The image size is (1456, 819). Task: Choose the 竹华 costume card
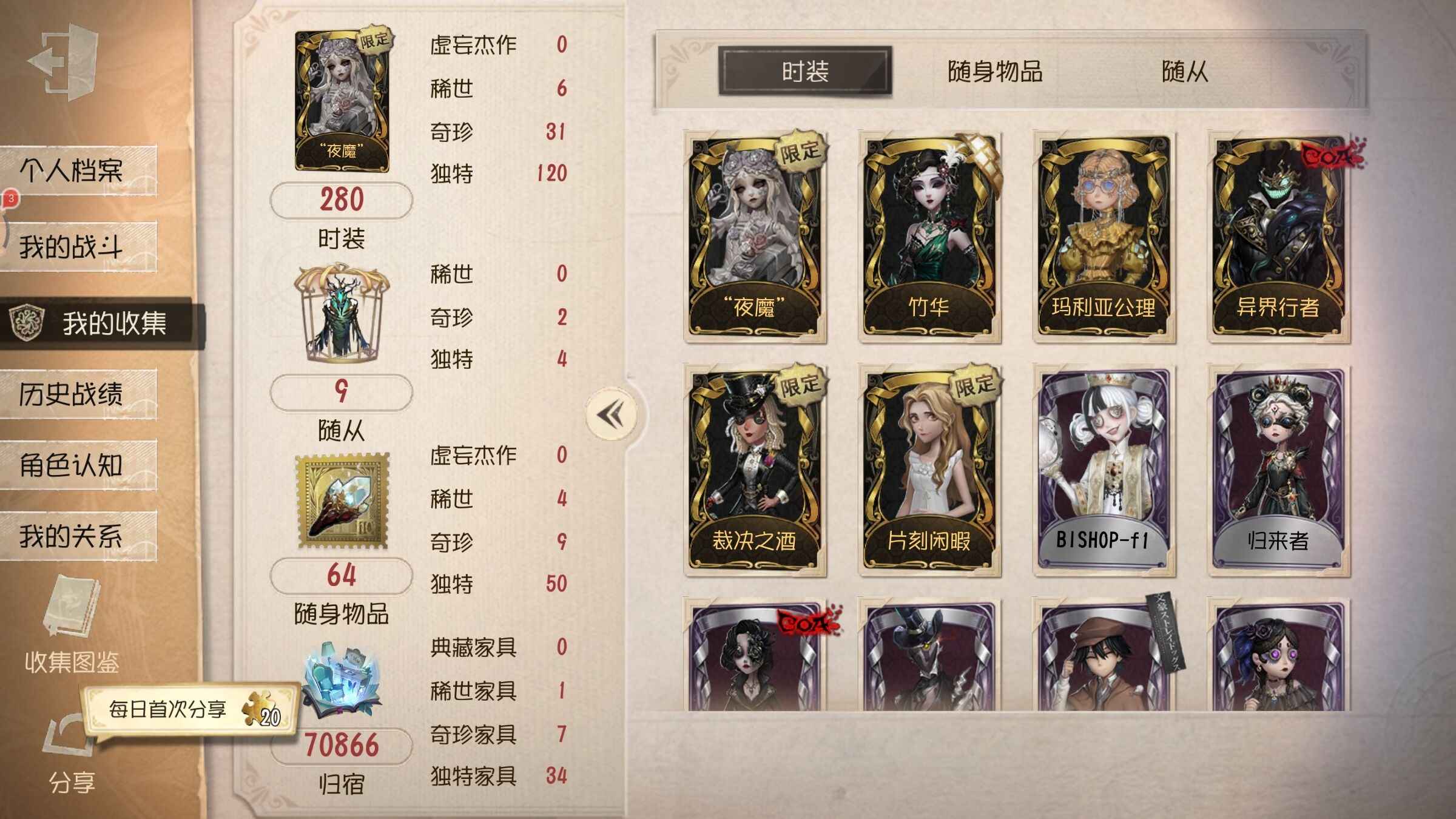click(929, 238)
